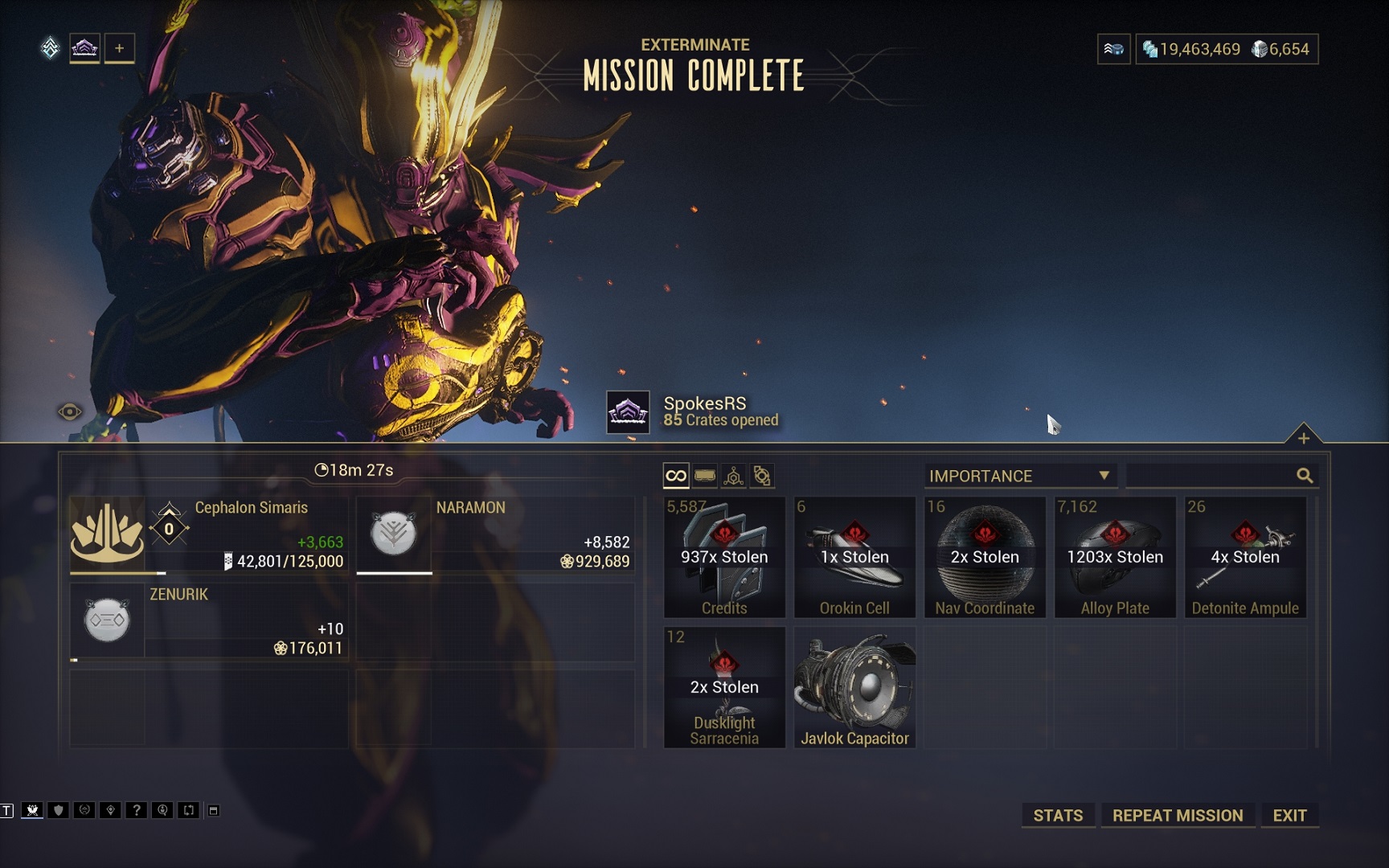Select the Detonite Ampule reward tile
The image size is (1389, 868).
point(1245,557)
